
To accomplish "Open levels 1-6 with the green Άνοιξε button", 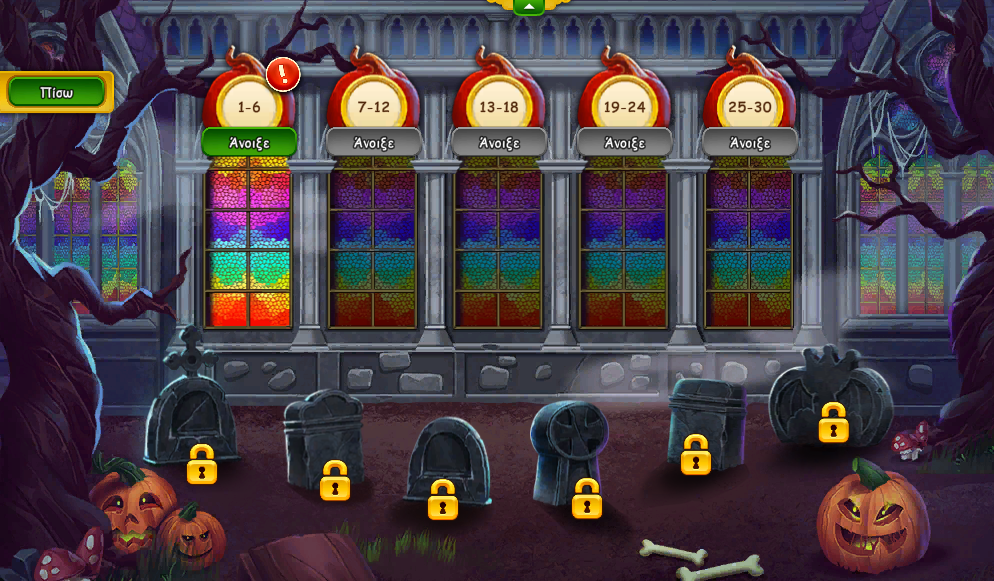I will coord(249,142).
